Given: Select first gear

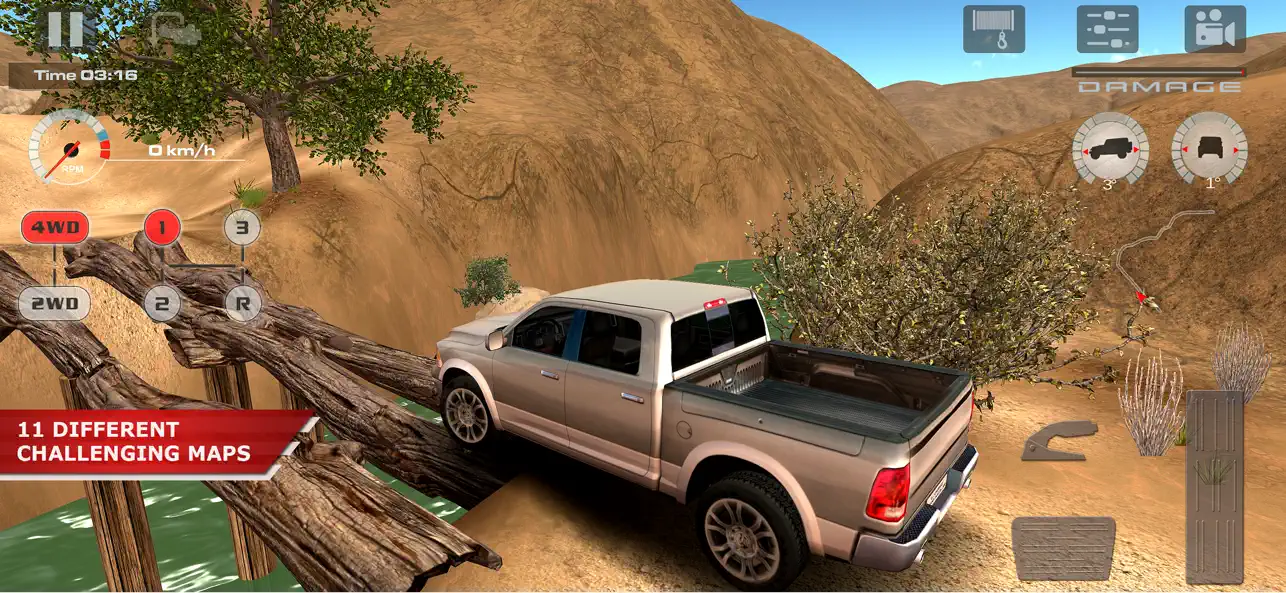Looking at the screenshot, I should [x=162, y=227].
